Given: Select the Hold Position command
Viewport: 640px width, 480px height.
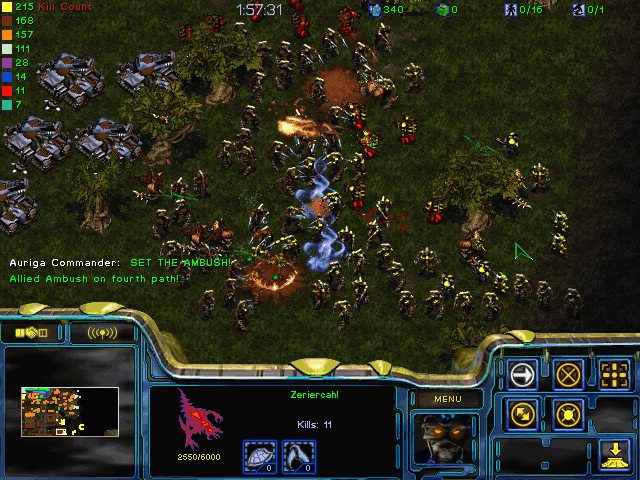Looking at the screenshot, I should tap(569, 414).
